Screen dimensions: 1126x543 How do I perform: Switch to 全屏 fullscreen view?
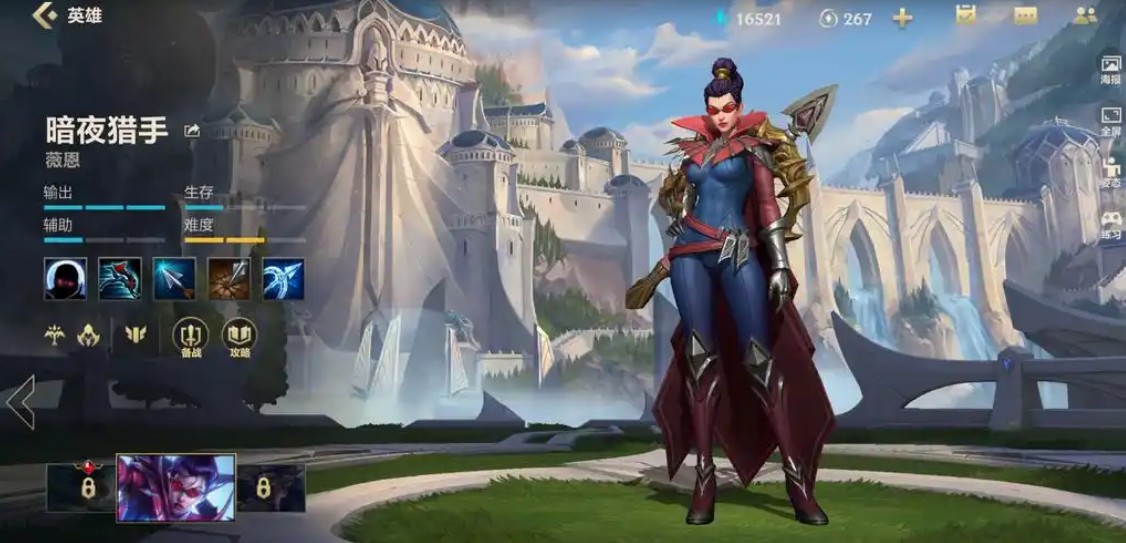pos(1111,122)
